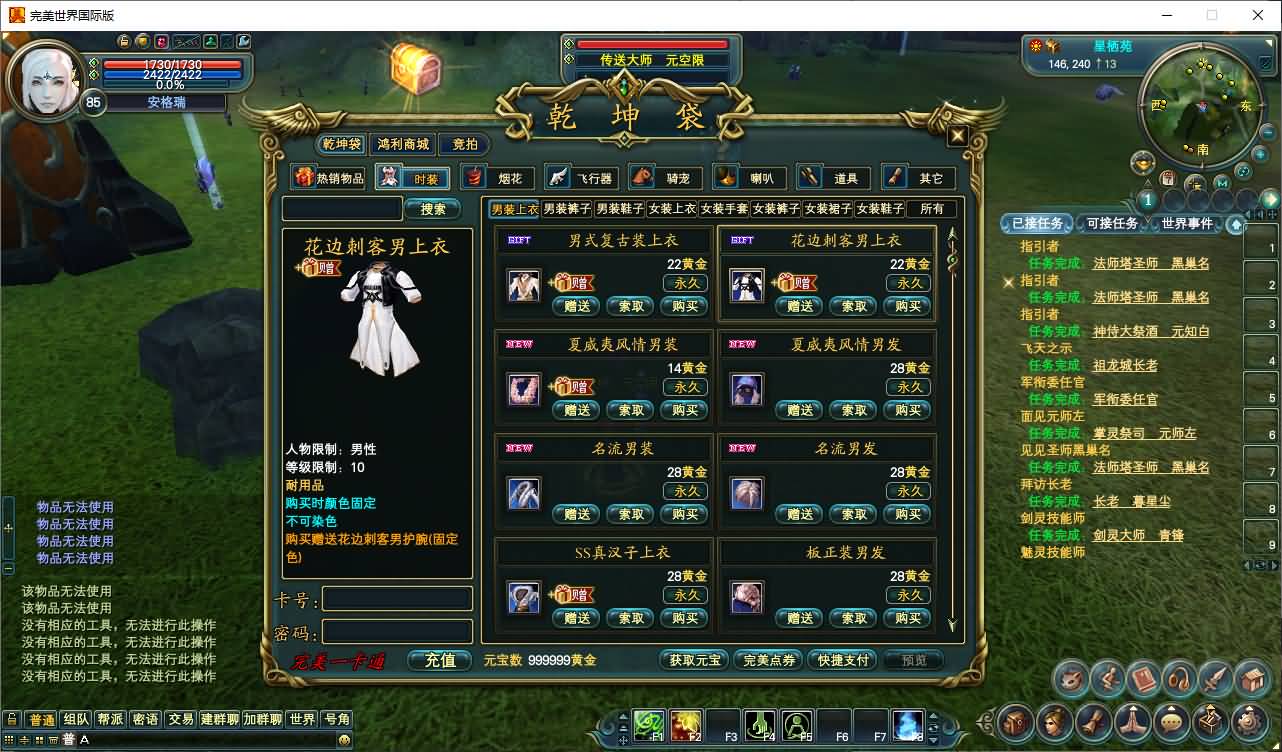Switch to the 鸿利商城 shop tab

(402, 143)
